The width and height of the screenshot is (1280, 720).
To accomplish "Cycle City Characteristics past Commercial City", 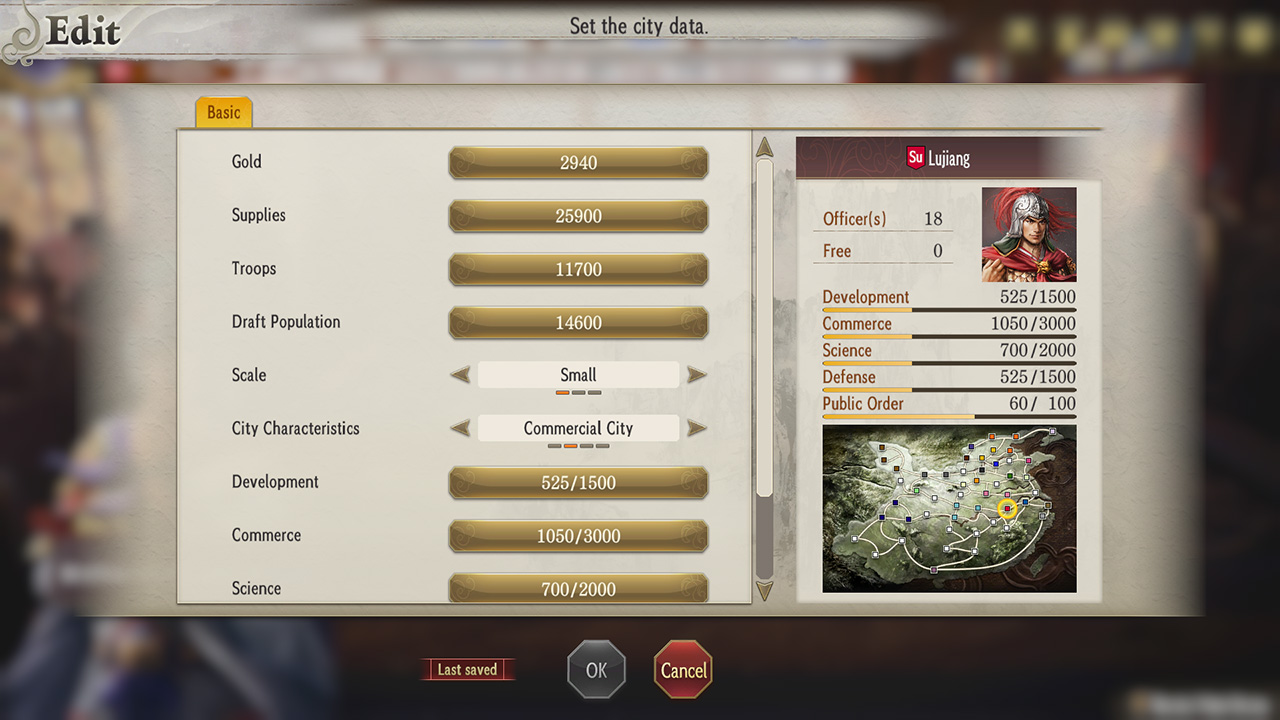I will click(x=697, y=428).
